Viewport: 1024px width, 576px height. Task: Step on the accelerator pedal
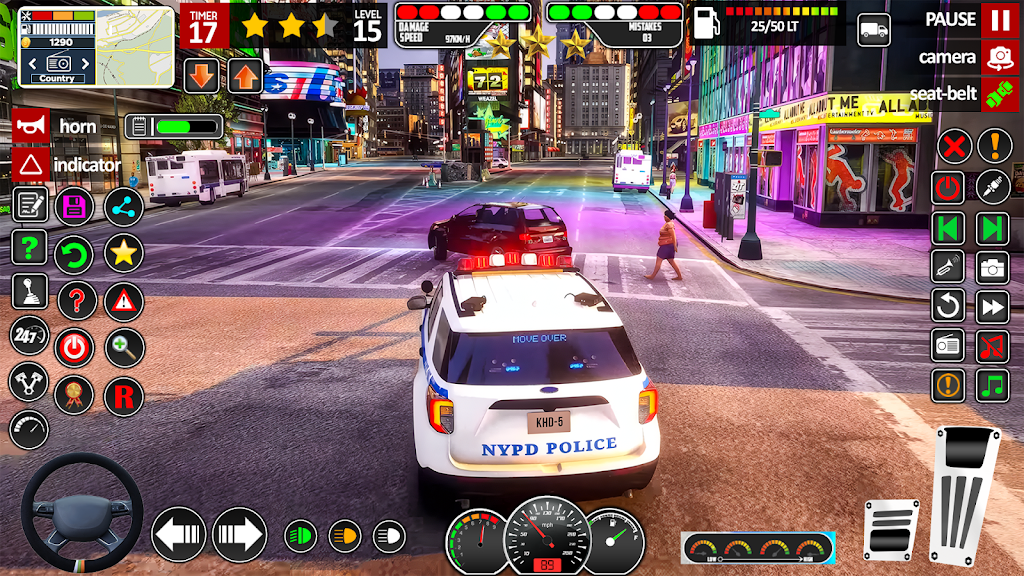click(964, 494)
